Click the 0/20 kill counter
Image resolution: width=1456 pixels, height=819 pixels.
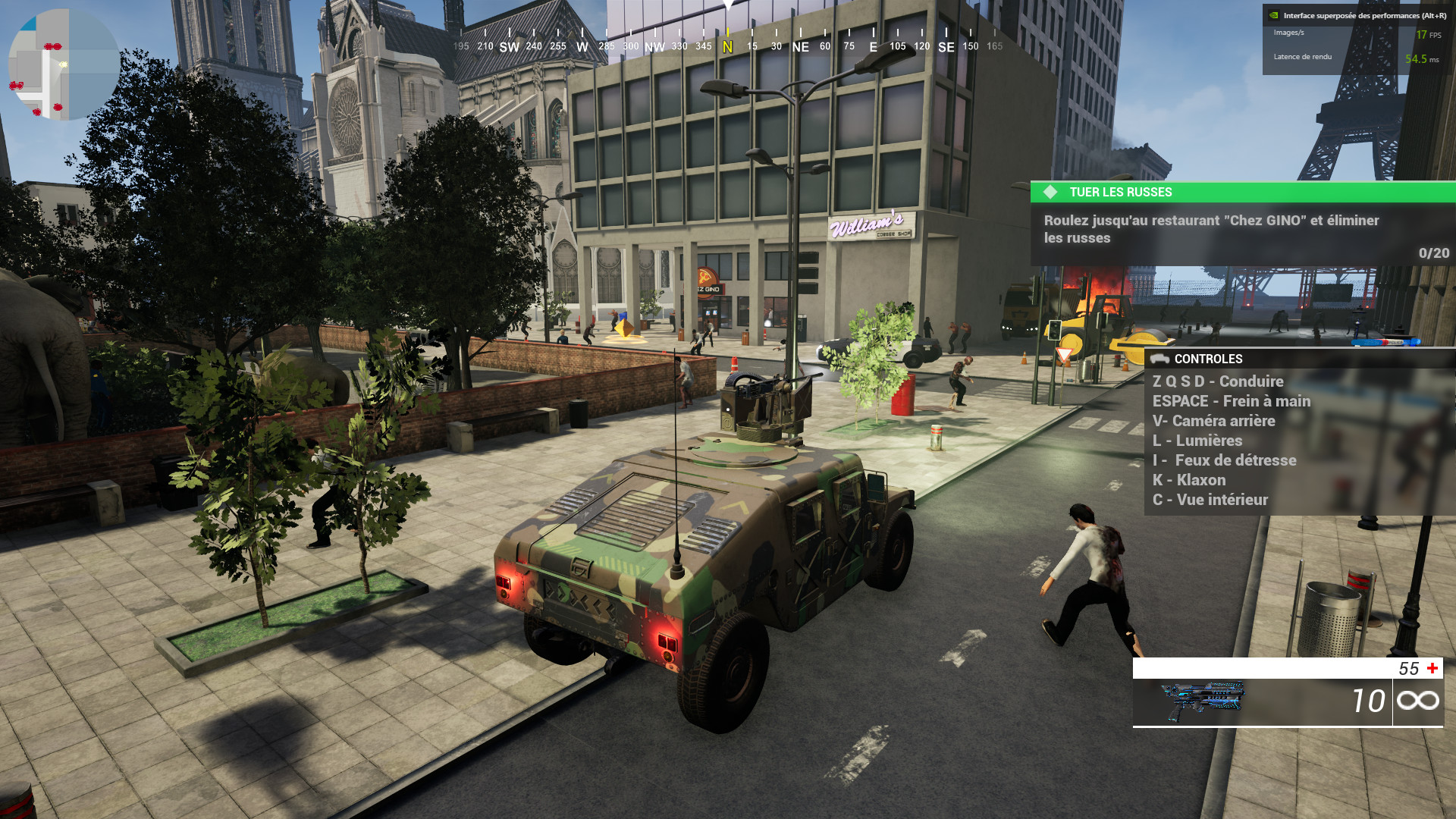1433,253
